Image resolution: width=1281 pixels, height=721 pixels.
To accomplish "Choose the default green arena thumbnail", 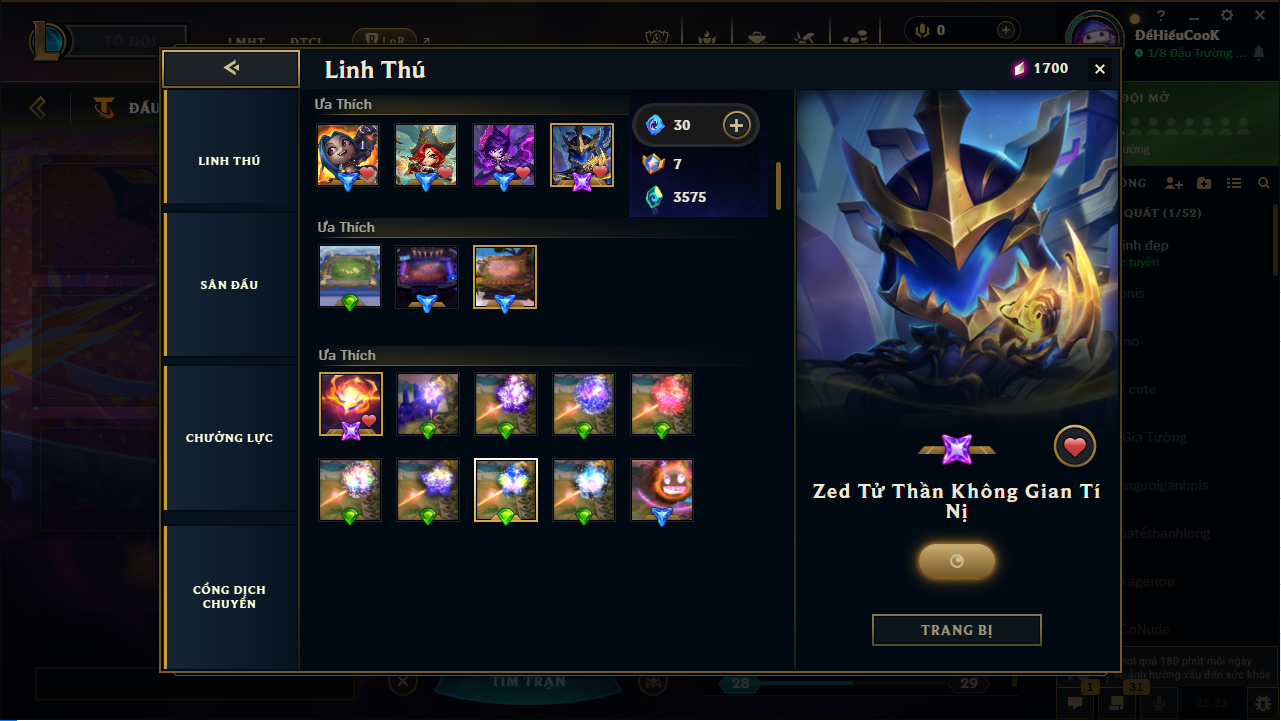I will pos(349,277).
